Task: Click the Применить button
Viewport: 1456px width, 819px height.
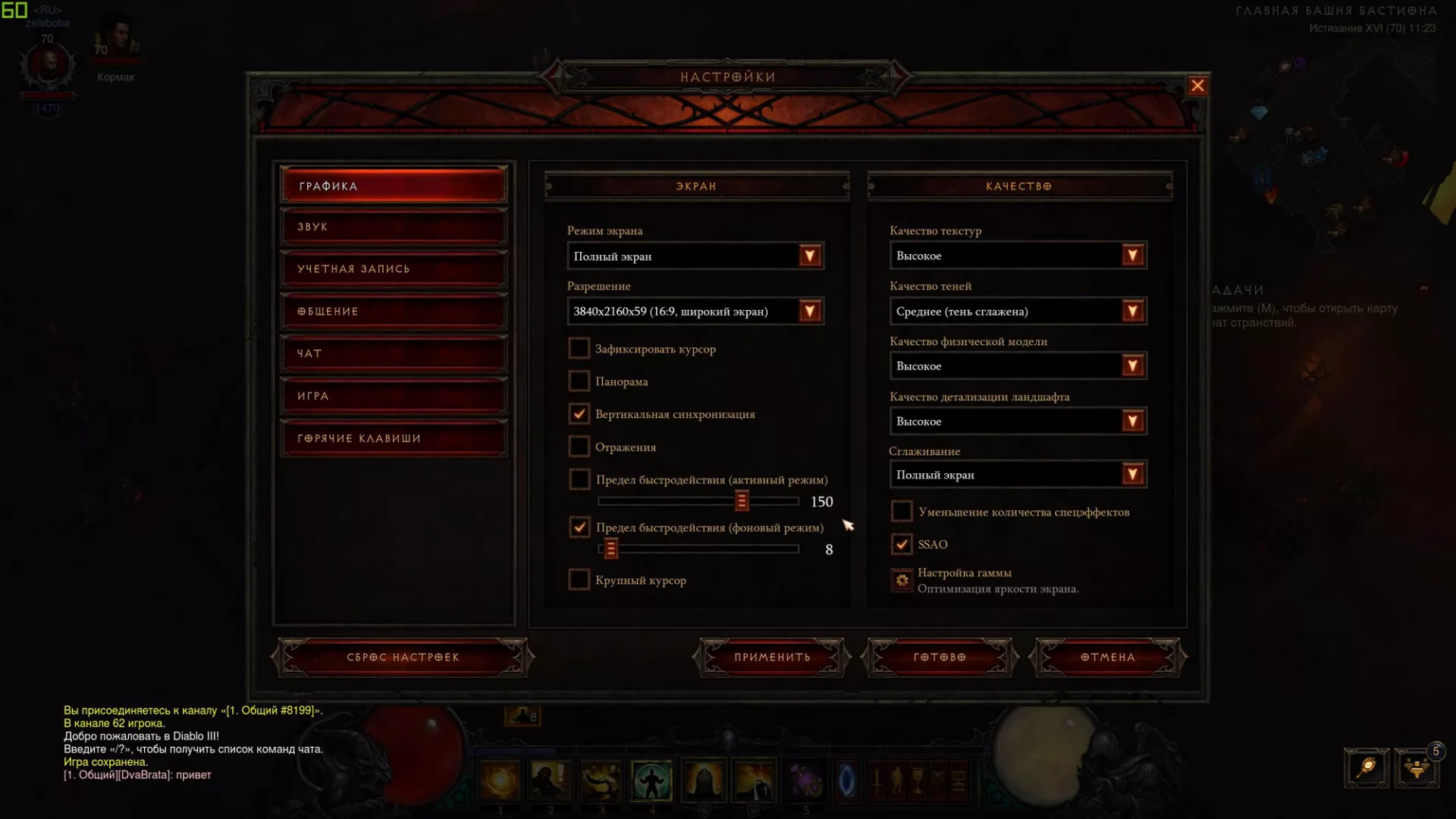Action: pyautogui.click(x=772, y=657)
